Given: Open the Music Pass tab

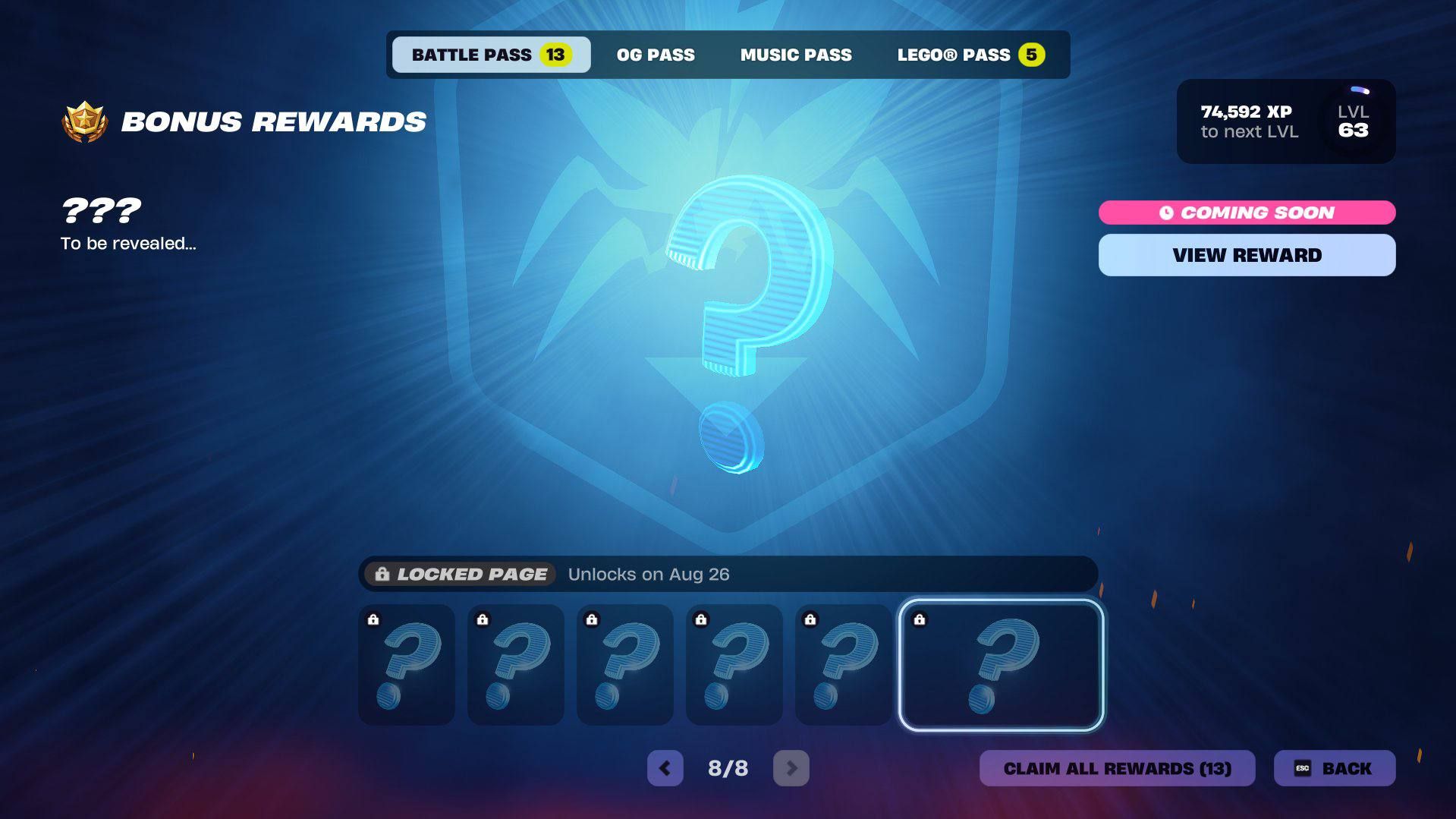Looking at the screenshot, I should pos(795,54).
